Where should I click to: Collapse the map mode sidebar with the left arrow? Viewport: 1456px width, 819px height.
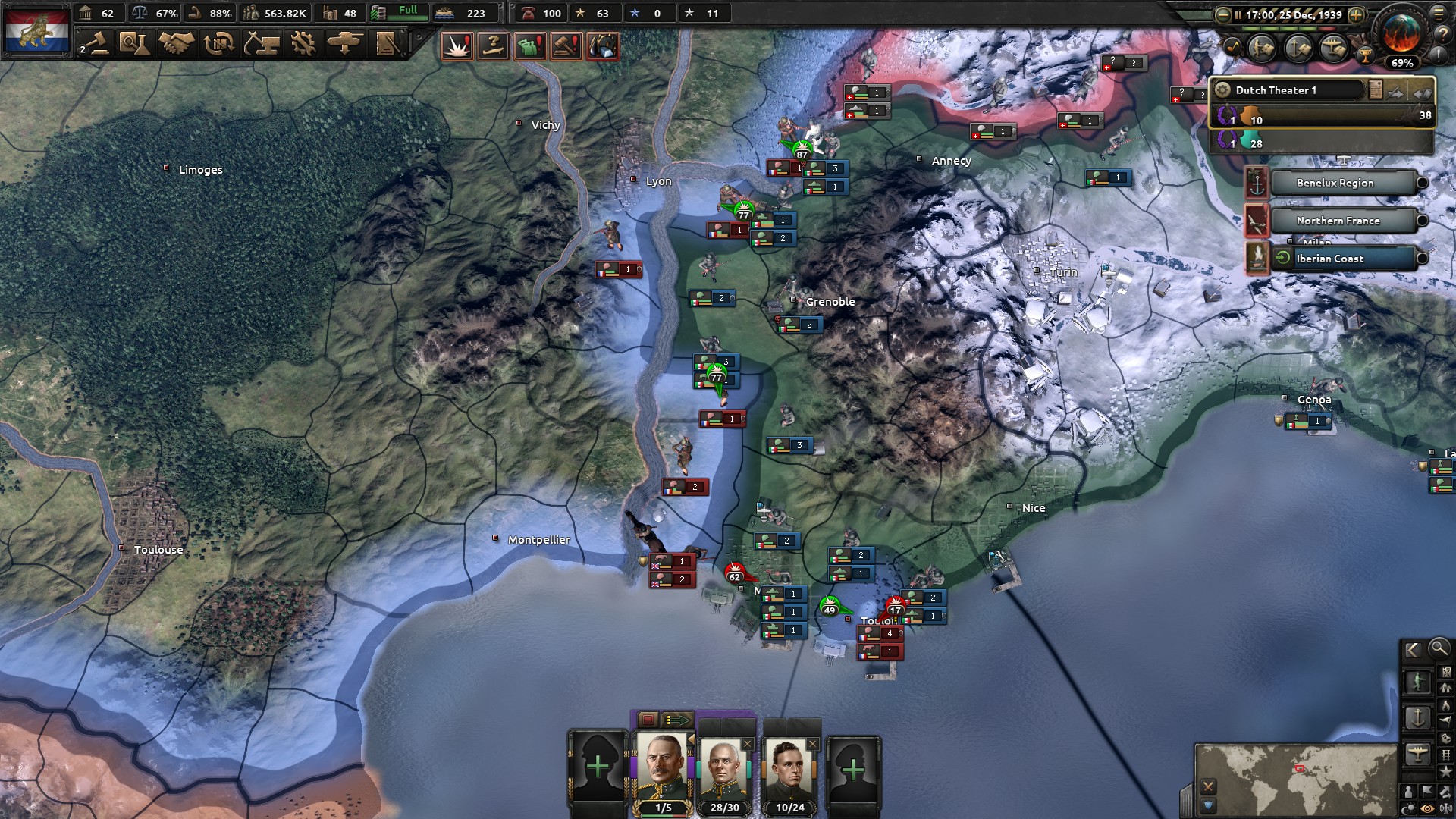pos(1413,649)
